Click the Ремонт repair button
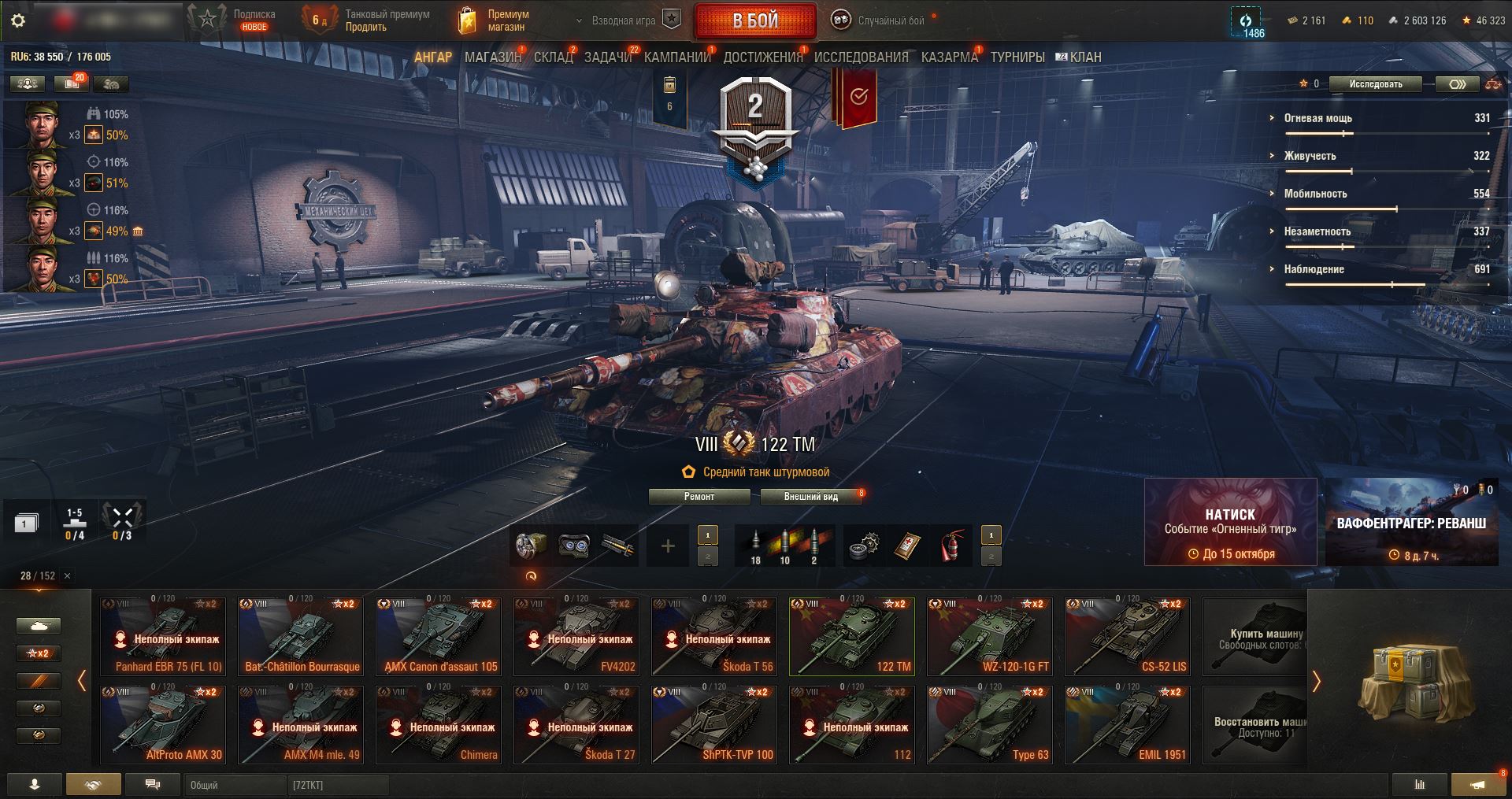The height and width of the screenshot is (799, 1512). coord(699,497)
